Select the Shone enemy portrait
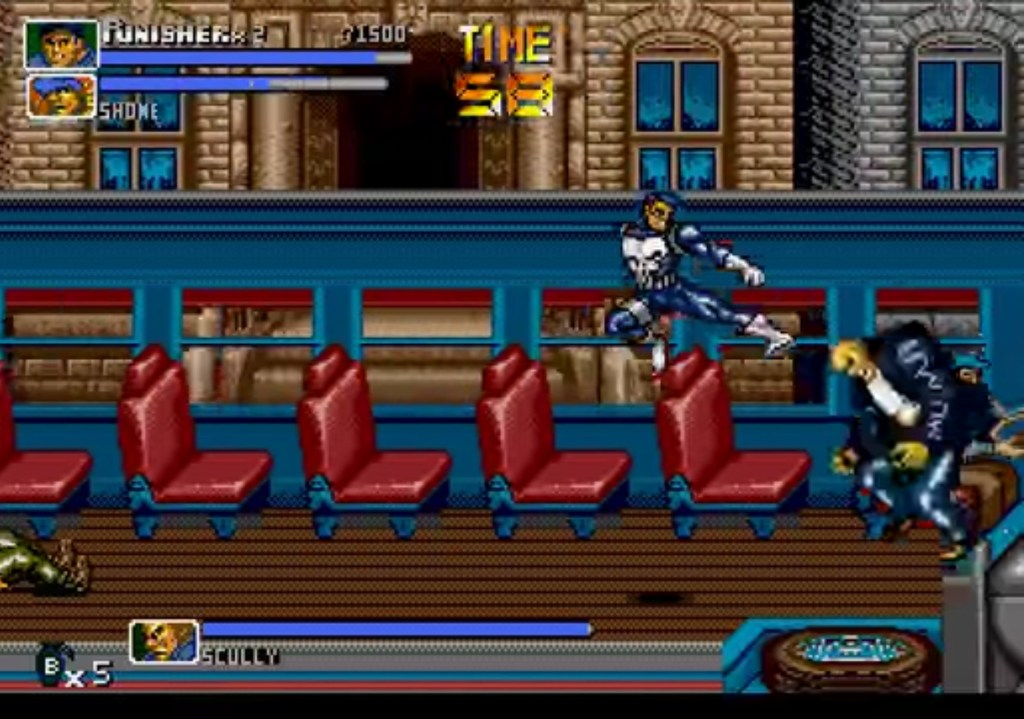1024x719 pixels. click(x=61, y=96)
